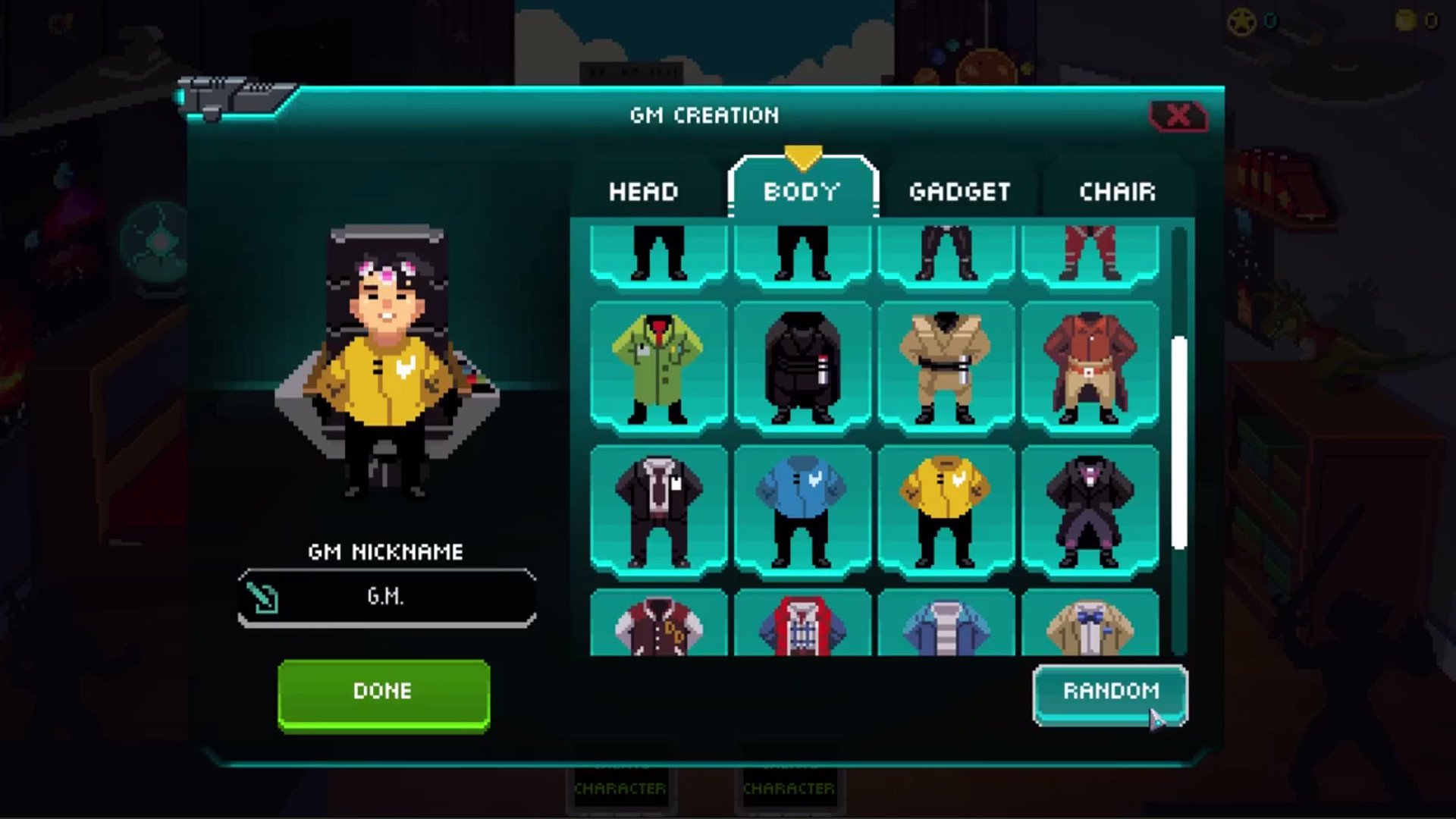1456x819 pixels.
Task: Edit the GM nickname field
Action: click(387, 598)
